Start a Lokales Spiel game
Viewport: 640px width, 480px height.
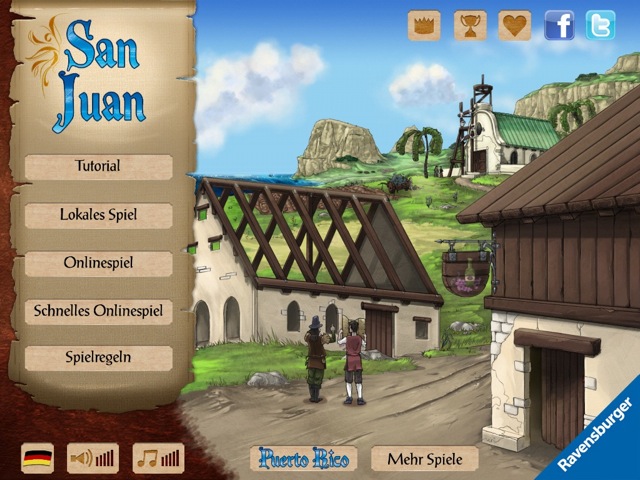pos(98,215)
